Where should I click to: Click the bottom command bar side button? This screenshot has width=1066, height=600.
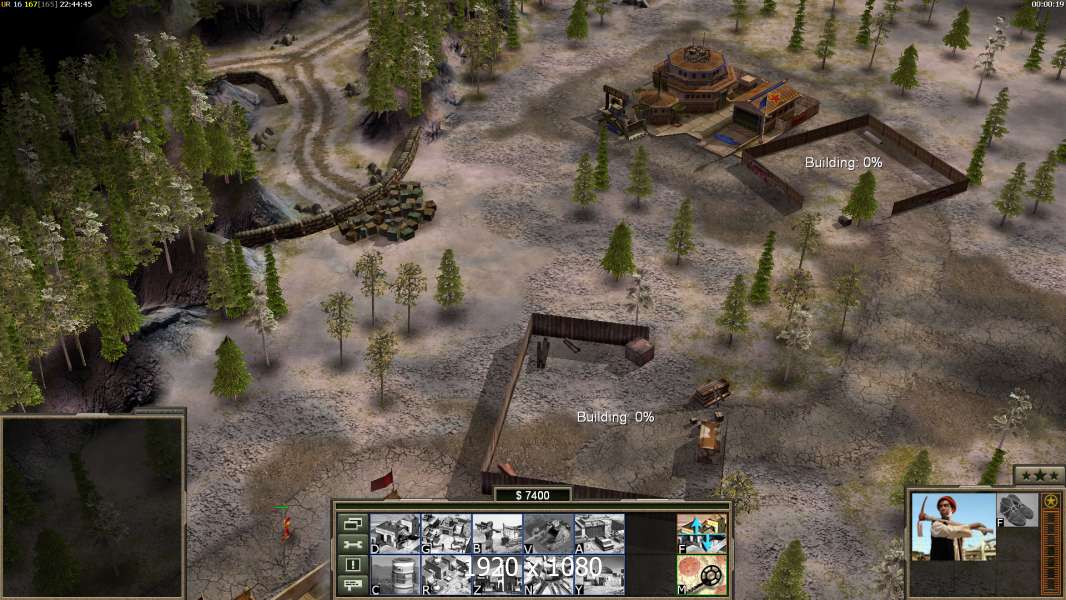click(352, 585)
